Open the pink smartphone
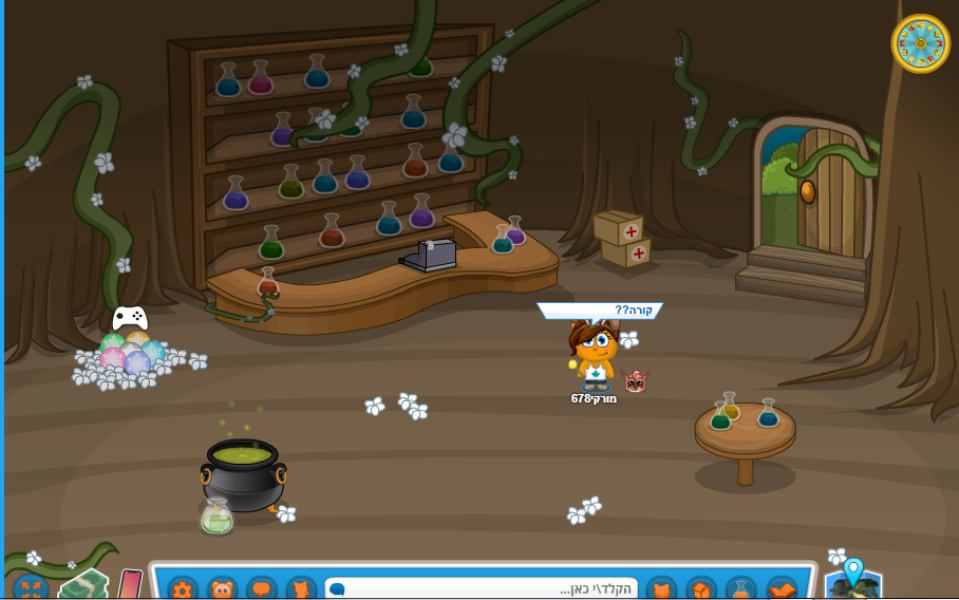This screenshot has width=959, height=600. 130,585
